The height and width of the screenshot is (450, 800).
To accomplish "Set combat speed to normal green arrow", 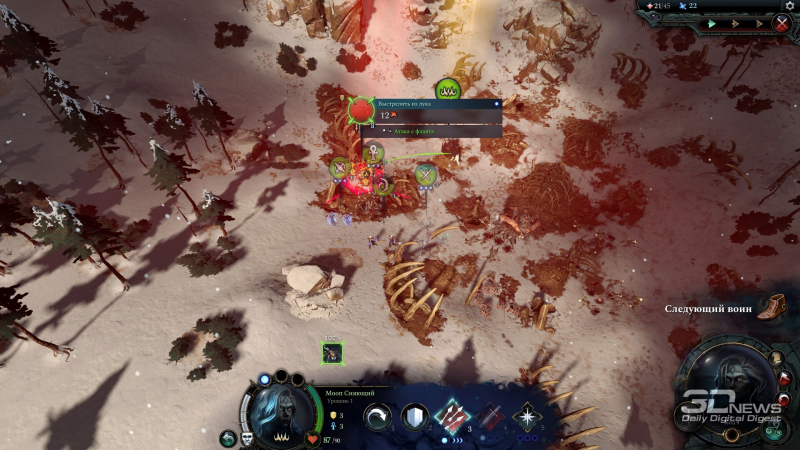I will pyautogui.click(x=712, y=23).
